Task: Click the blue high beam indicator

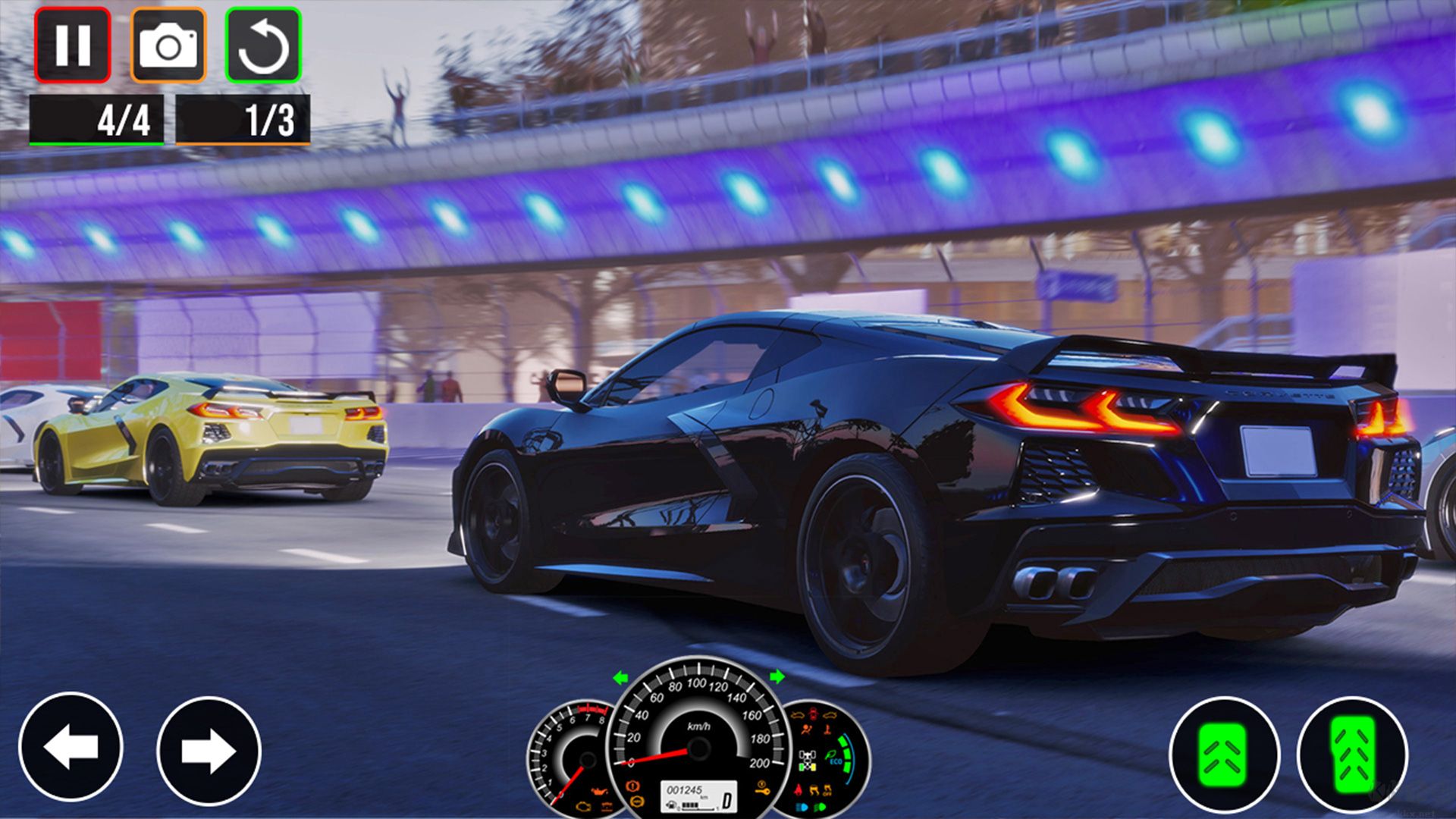Action: click(x=802, y=808)
